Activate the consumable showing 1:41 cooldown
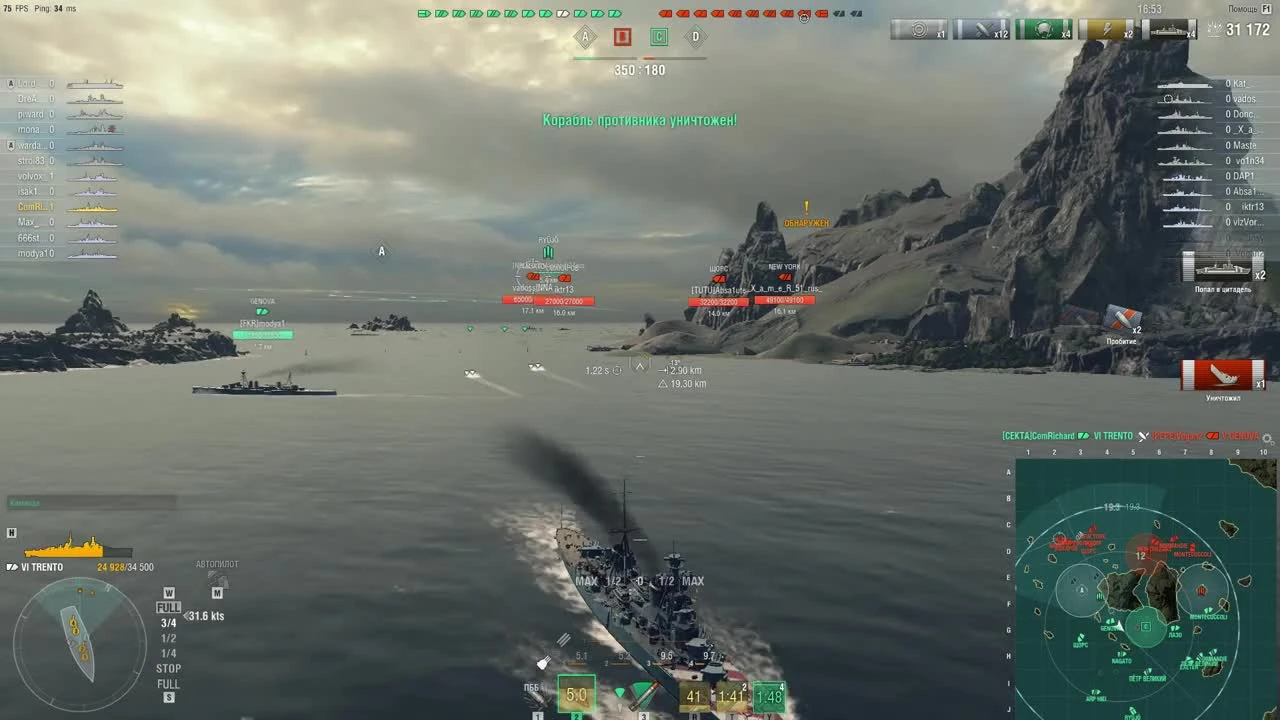Screen dimensions: 1280x720 [731, 694]
